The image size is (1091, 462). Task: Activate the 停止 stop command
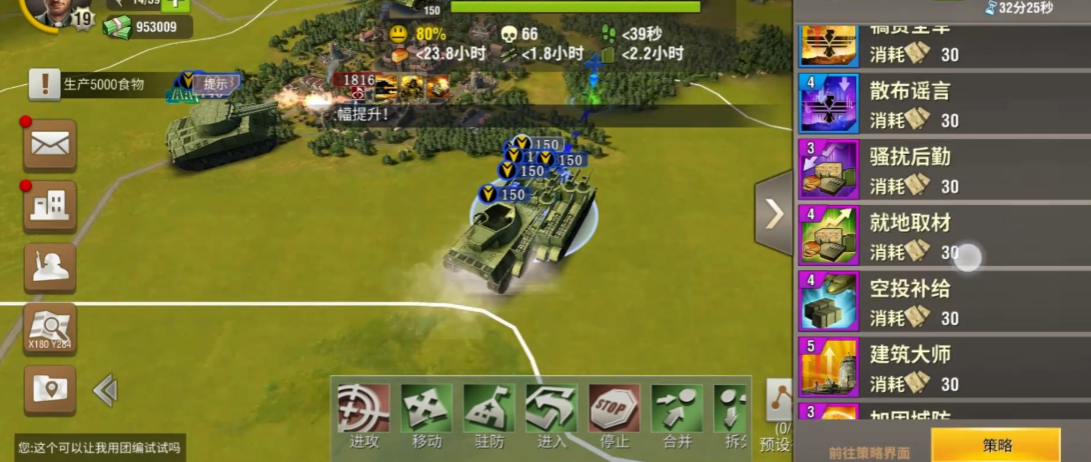614,416
